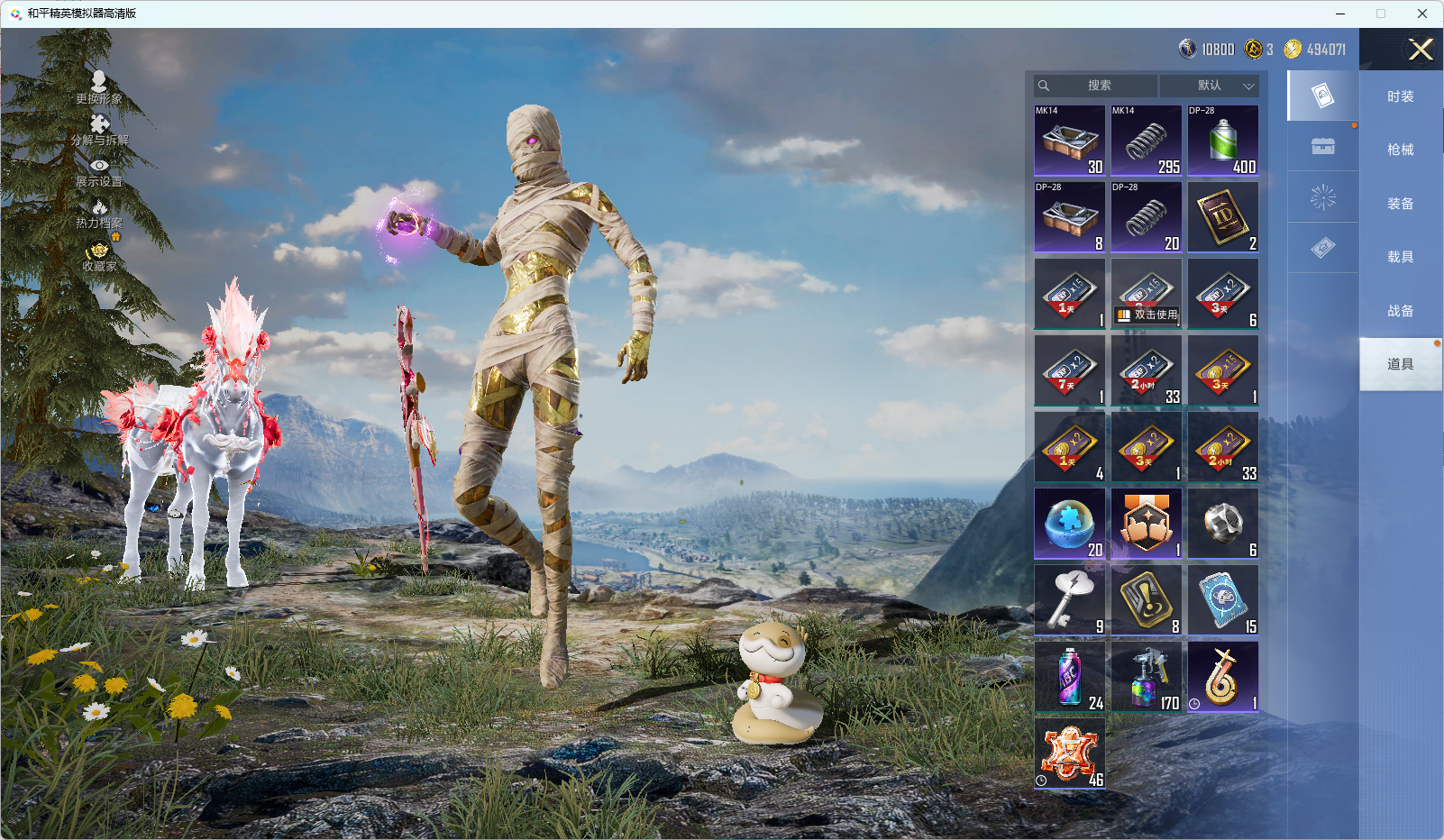
Task: Open the 收藏家 collector page
Action: 99,256
